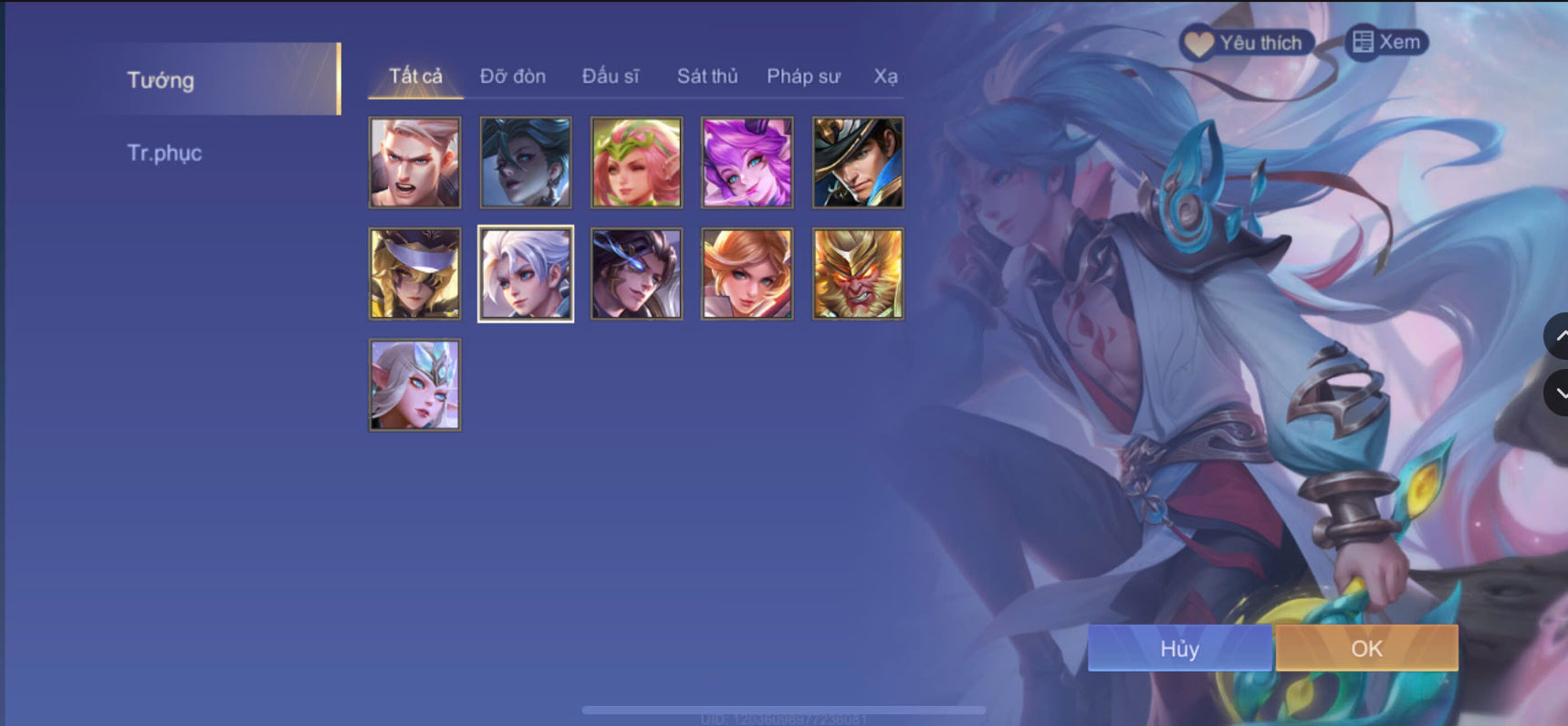Select the cowboy-hat gunslinger hero icon
The height and width of the screenshot is (726, 1568).
point(857,163)
